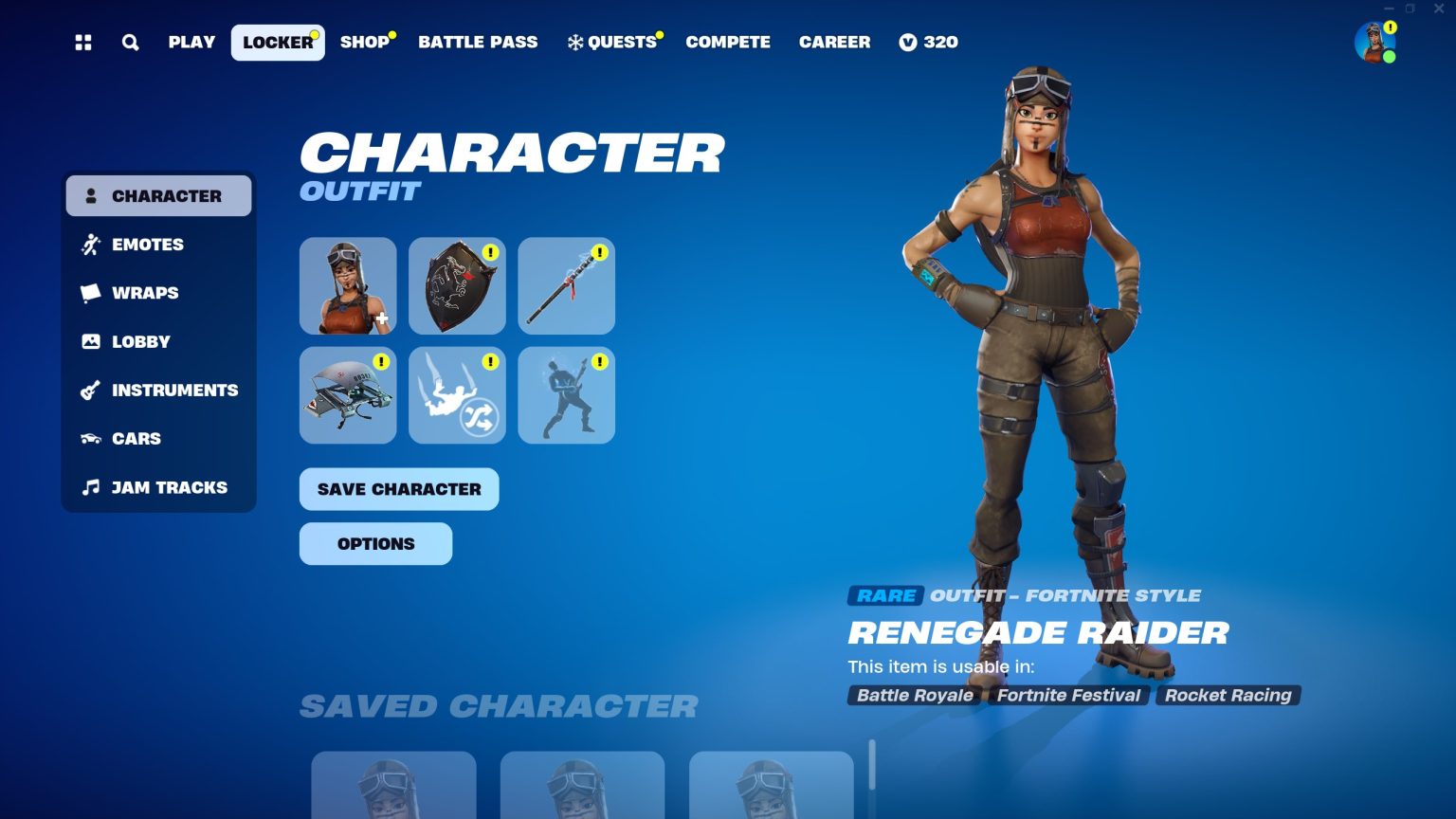The width and height of the screenshot is (1456, 819).
Task: Select the first saved character thumbnail
Action: (x=393, y=787)
